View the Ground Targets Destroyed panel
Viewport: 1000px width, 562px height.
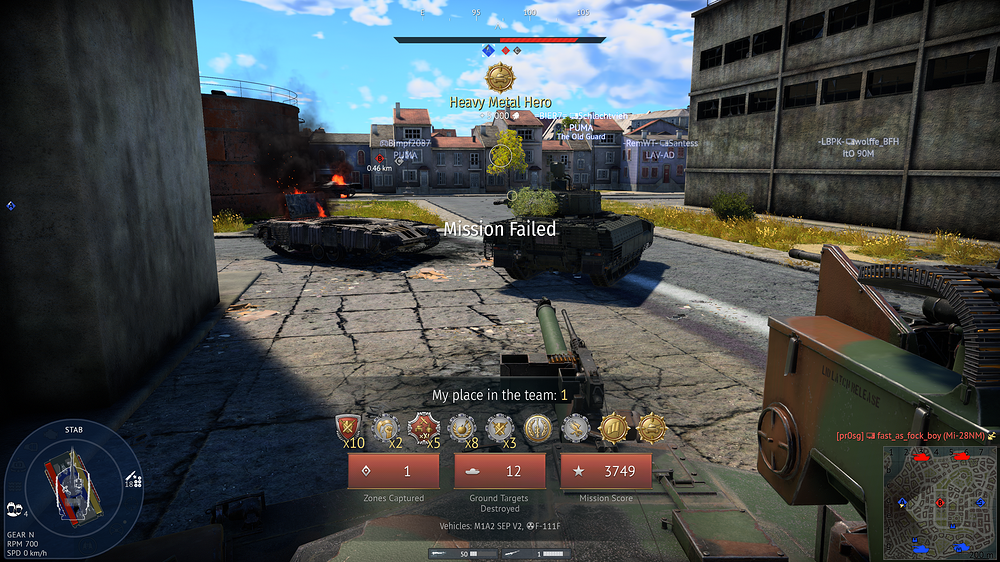coord(499,471)
